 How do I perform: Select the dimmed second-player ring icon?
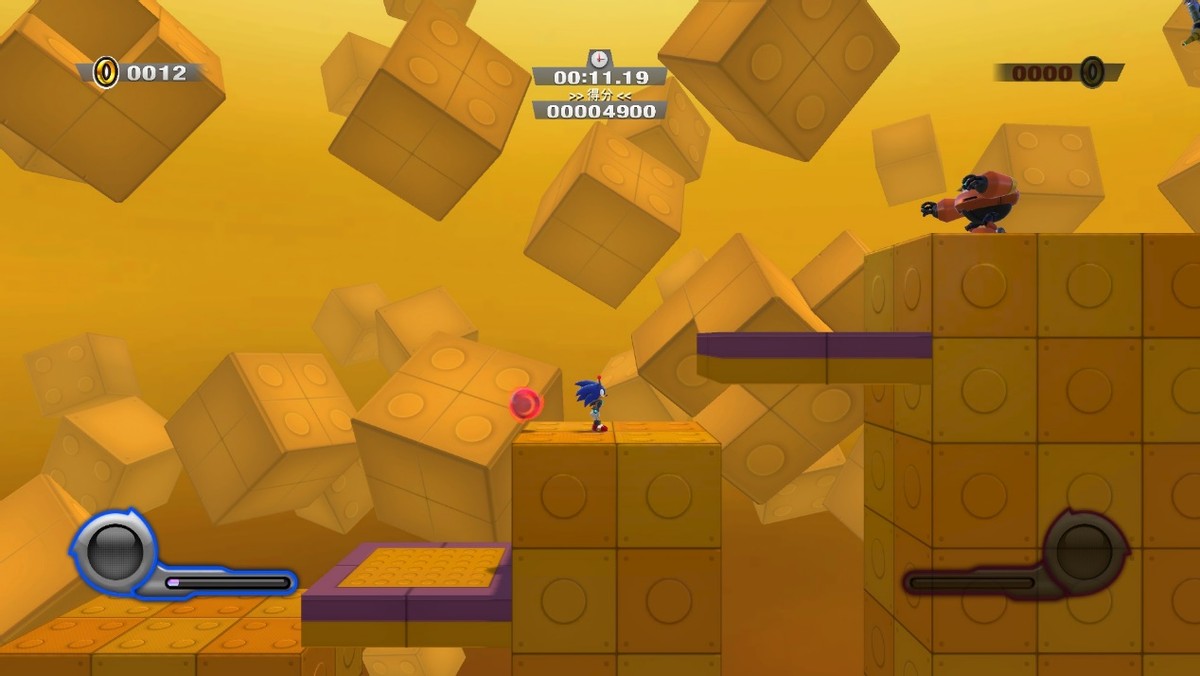[x=1092, y=72]
